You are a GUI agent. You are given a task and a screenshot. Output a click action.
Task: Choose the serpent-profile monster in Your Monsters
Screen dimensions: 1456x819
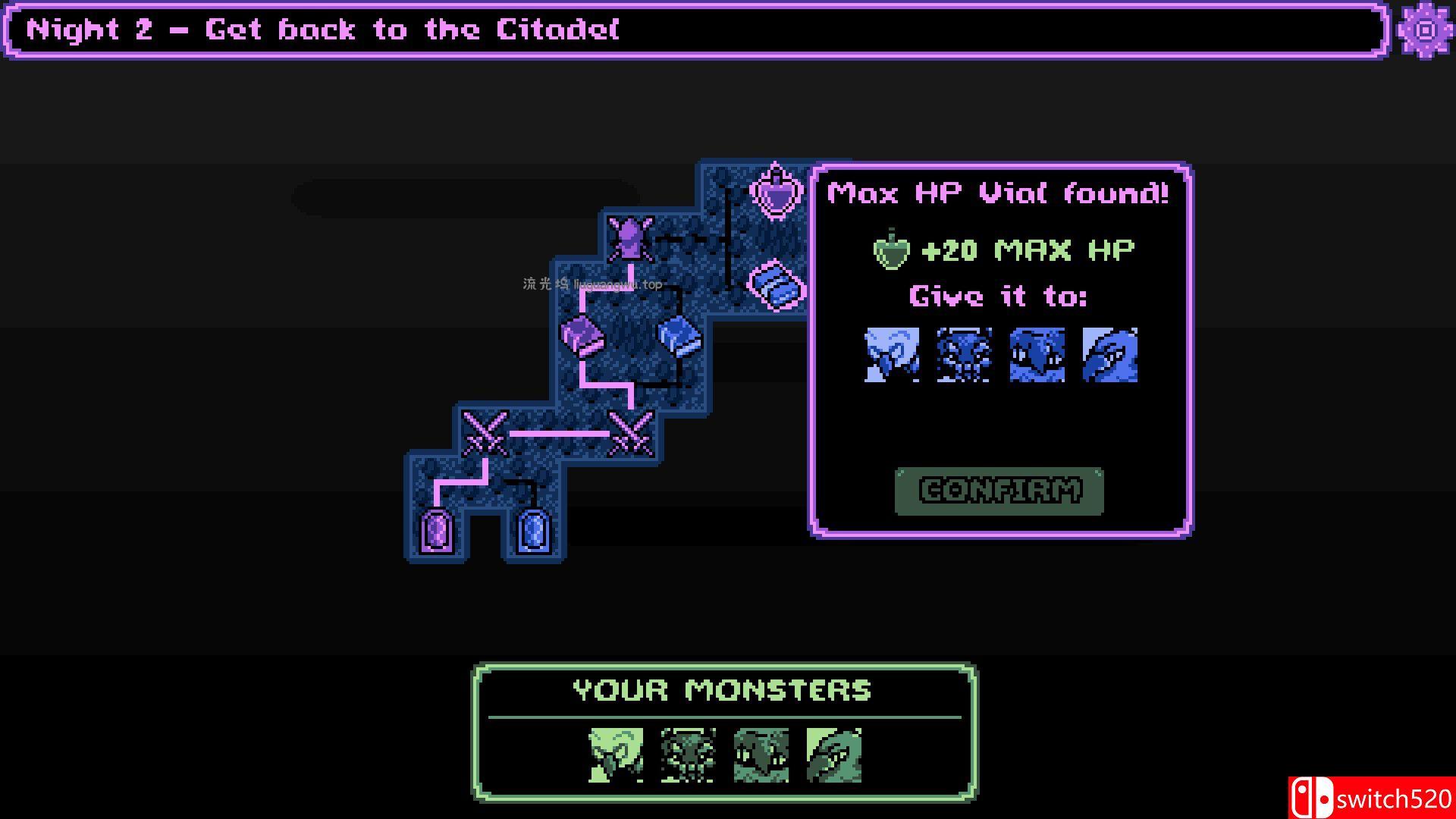[833, 755]
